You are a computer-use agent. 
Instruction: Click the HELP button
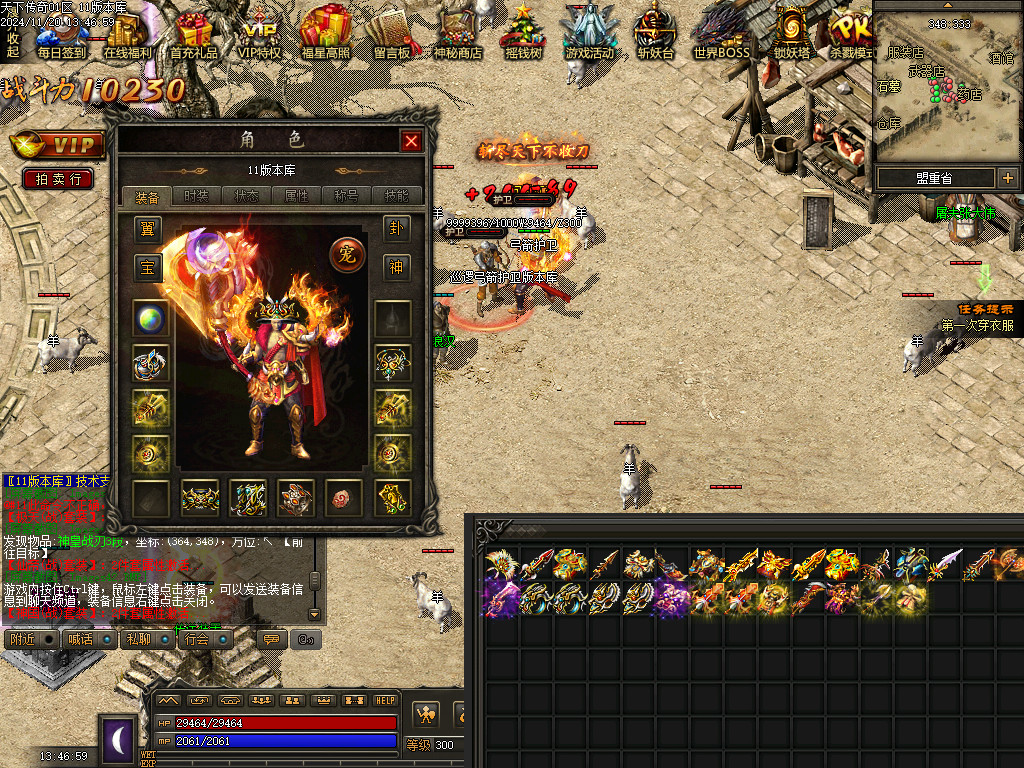[x=385, y=701]
